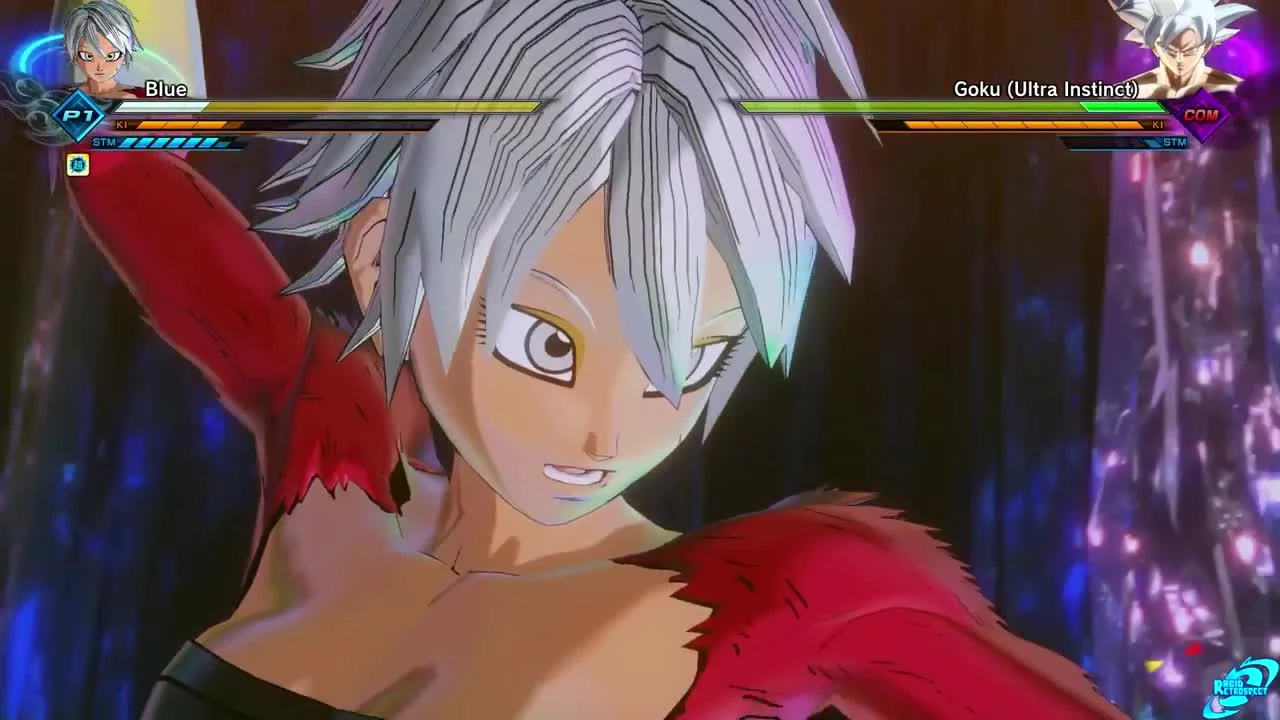Image resolution: width=1280 pixels, height=720 pixels.
Task: Click the KI label on player one's gauge
Action: click(122, 125)
